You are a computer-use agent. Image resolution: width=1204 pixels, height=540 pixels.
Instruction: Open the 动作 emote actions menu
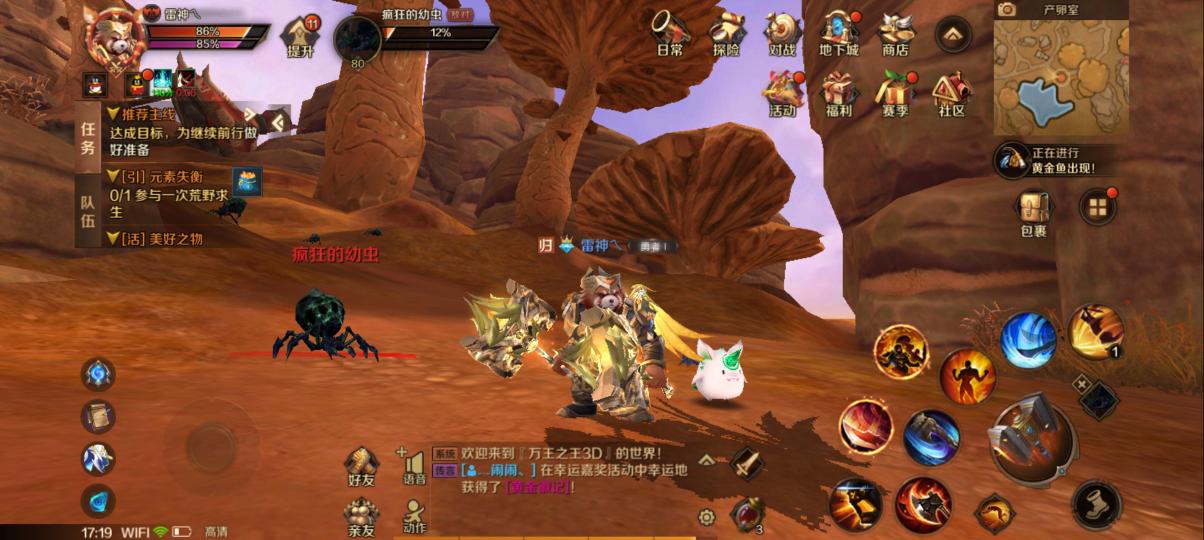coord(414,515)
